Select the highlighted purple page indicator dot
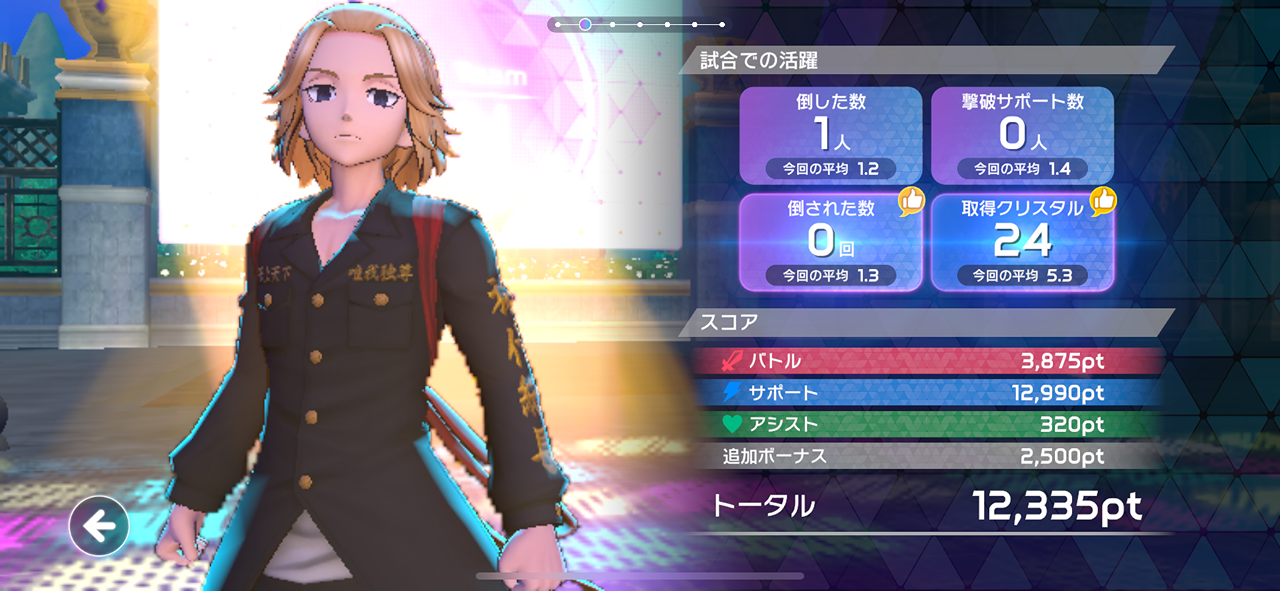1280x591 pixels. click(585, 24)
